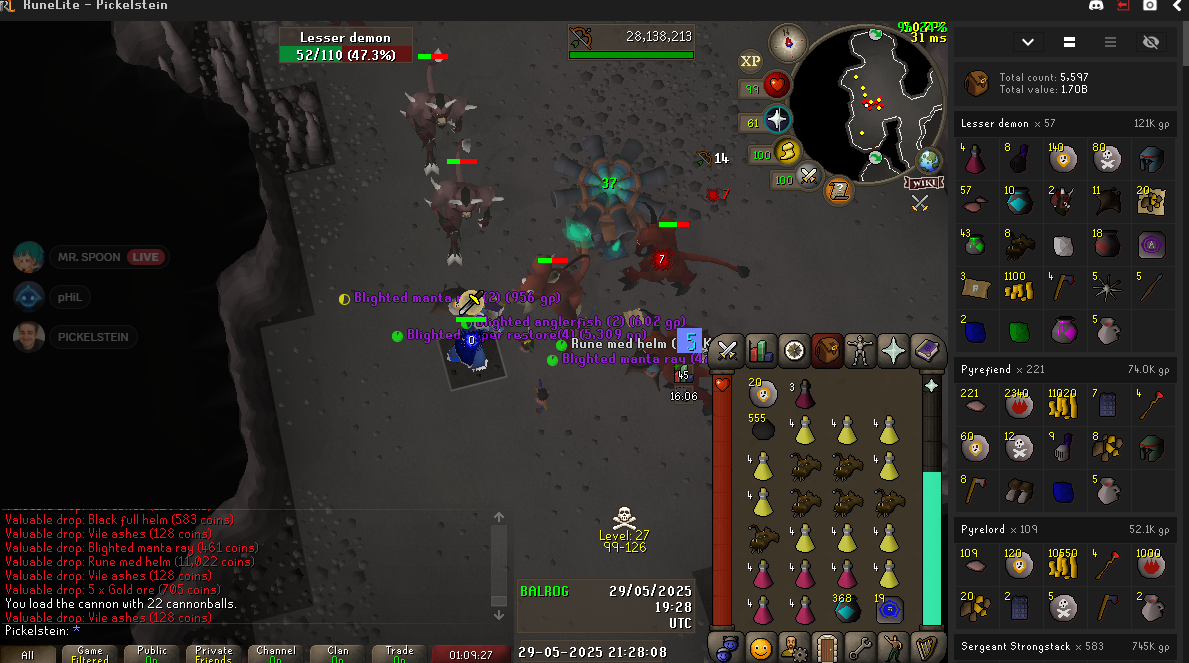The height and width of the screenshot is (663, 1189).
Task: Open the world map globe
Action: [x=929, y=160]
